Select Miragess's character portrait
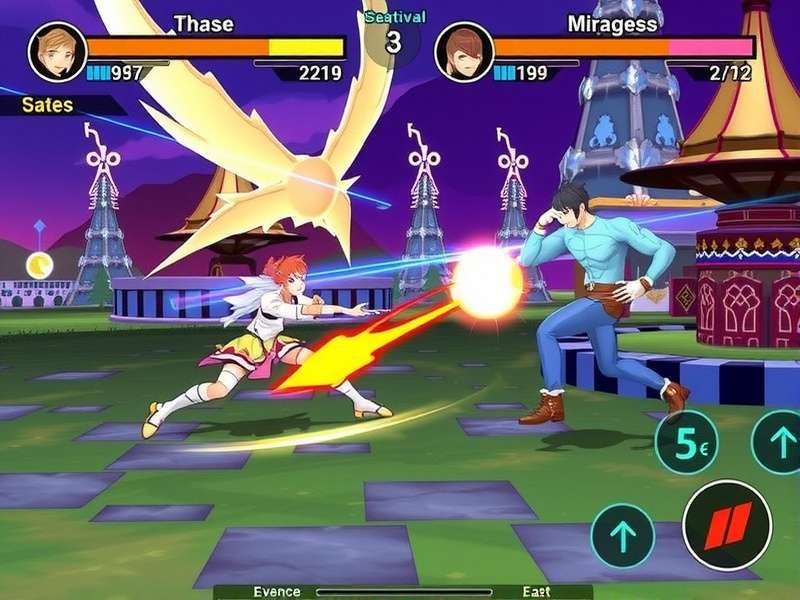This screenshot has width=800, height=600. click(463, 52)
